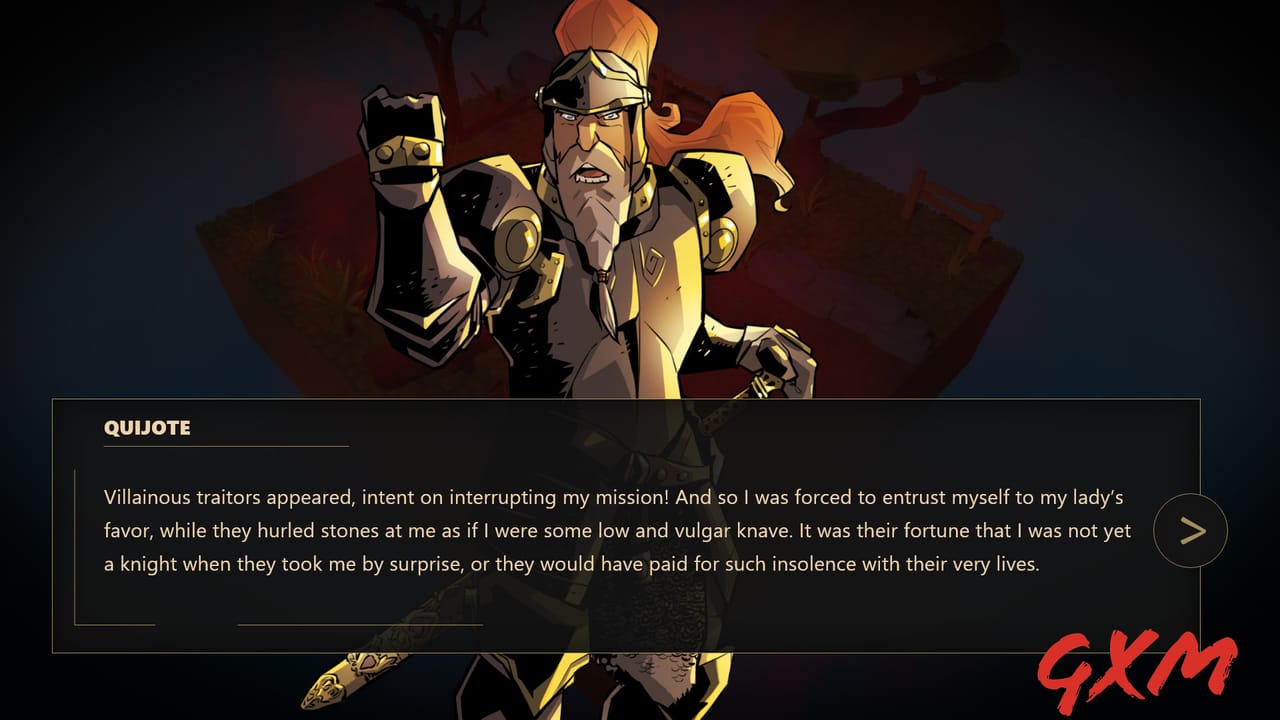Image resolution: width=1280 pixels, height=720 pixels.
Task: Select the QUIJOTE speaker name label
Action: point(147,428)
